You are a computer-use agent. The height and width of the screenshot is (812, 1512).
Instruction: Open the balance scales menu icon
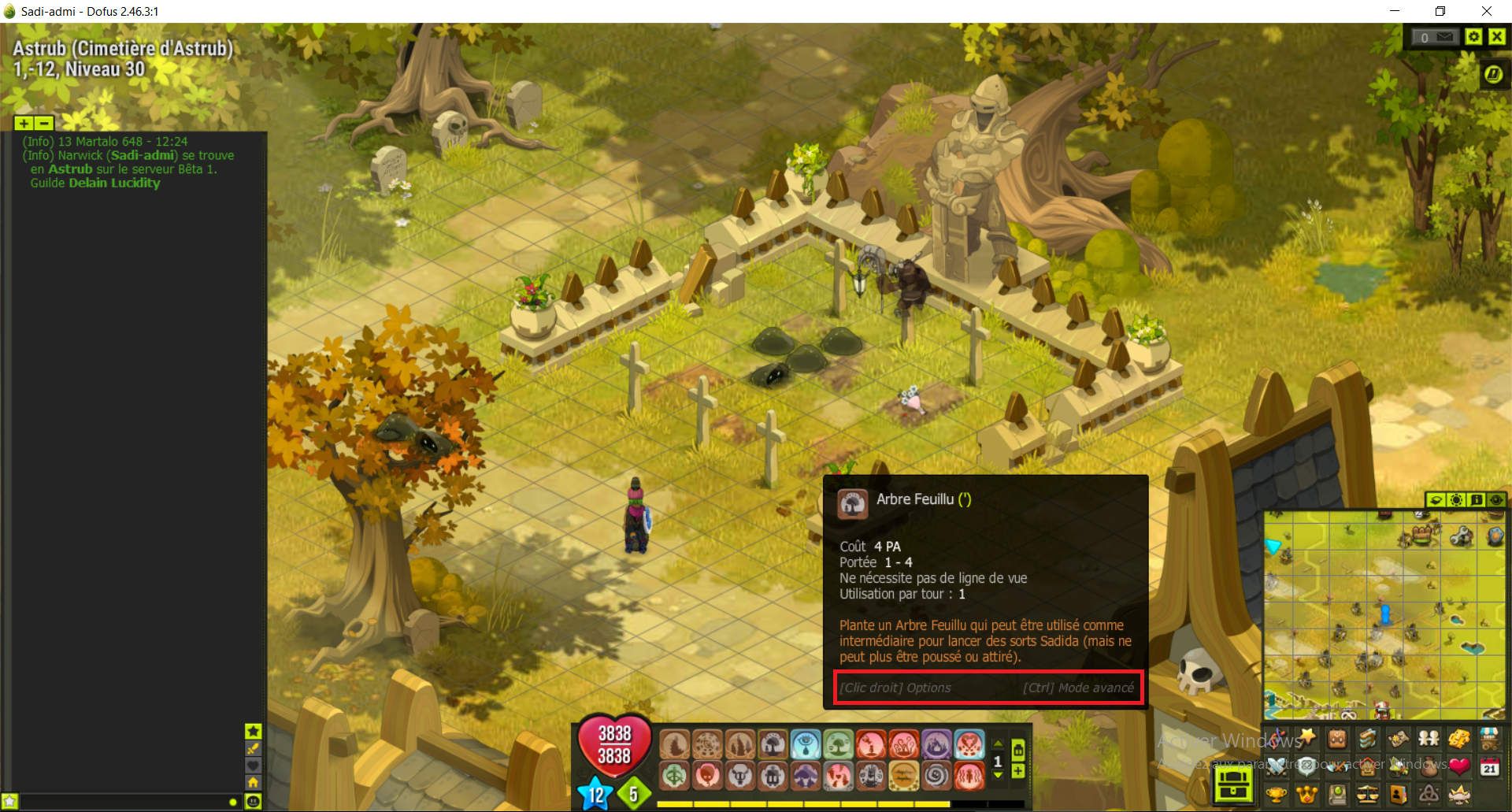click(x=1368, y=794)
